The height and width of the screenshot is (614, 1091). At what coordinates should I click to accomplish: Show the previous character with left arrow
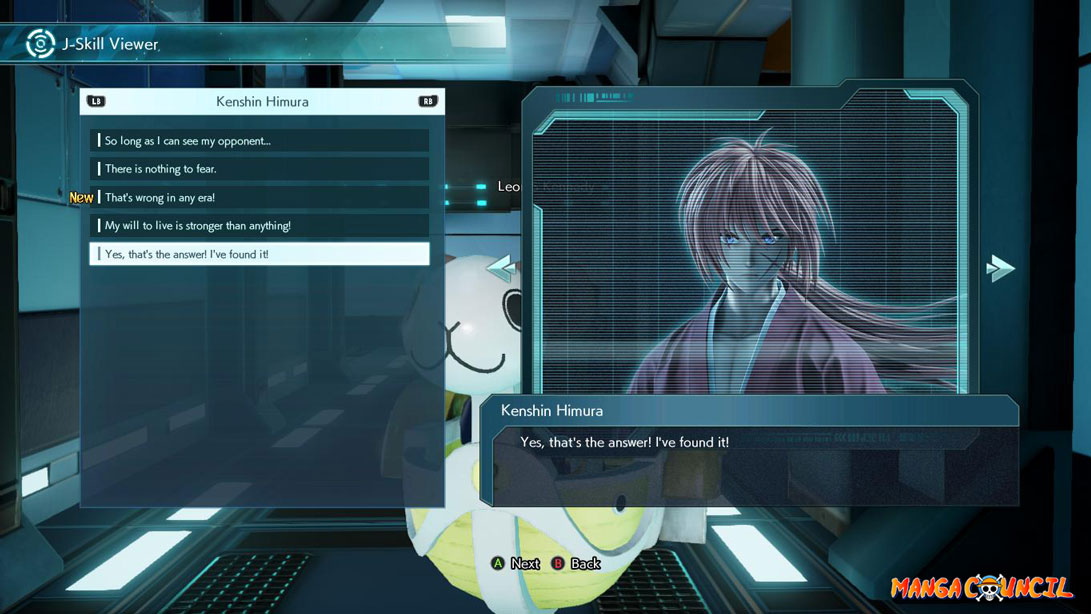[500, 268]
